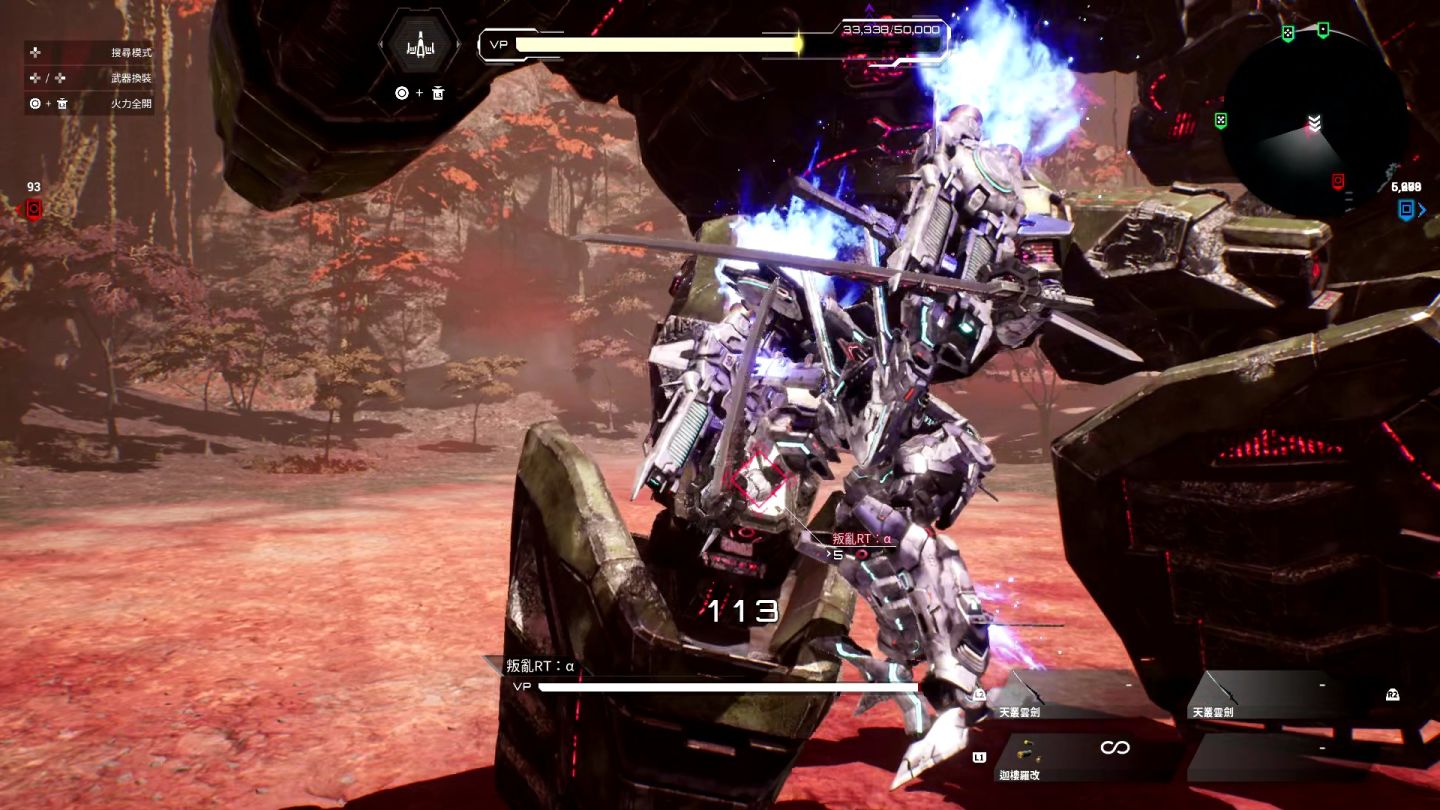
Task: Click the hexagonal mech status icon
Action: coord(419,45)
